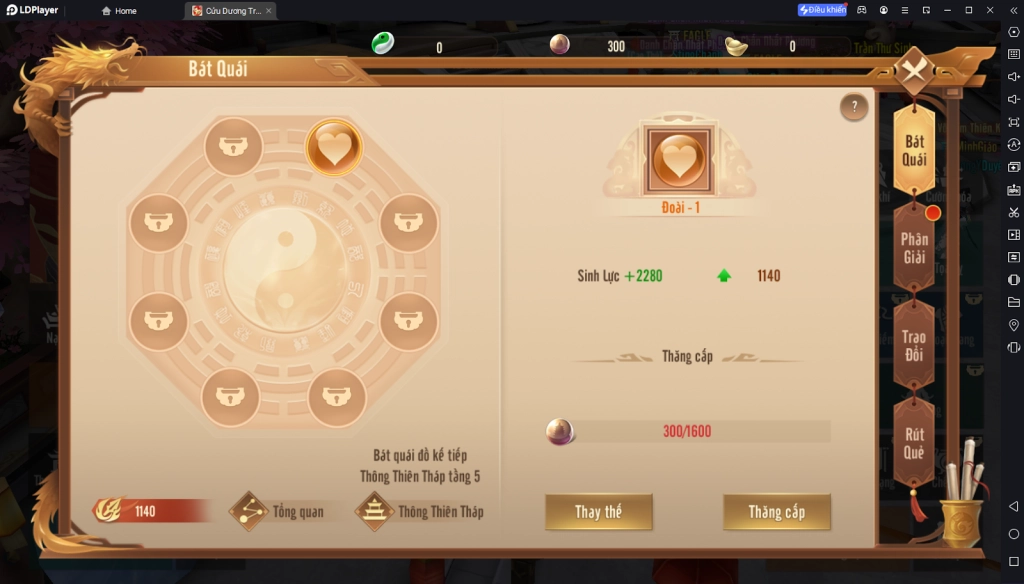Open the question mark help

(x=853, y=107)
